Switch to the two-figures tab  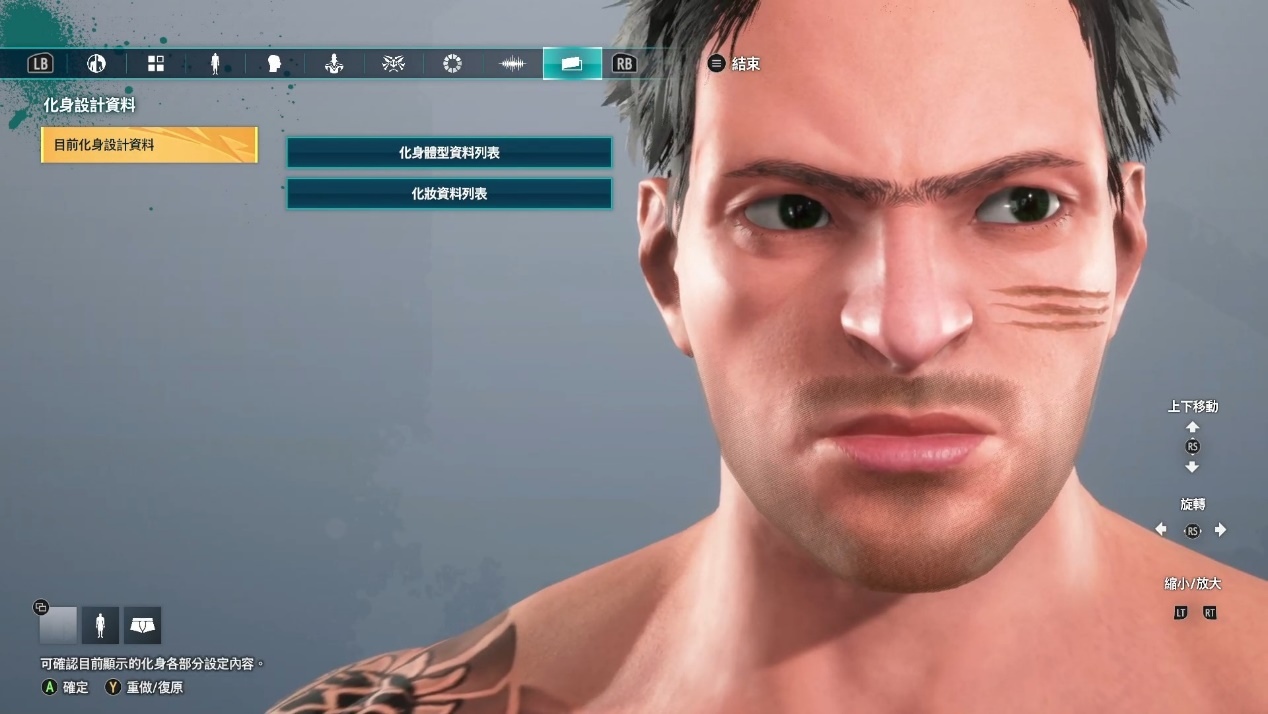[x=96, y=64]
